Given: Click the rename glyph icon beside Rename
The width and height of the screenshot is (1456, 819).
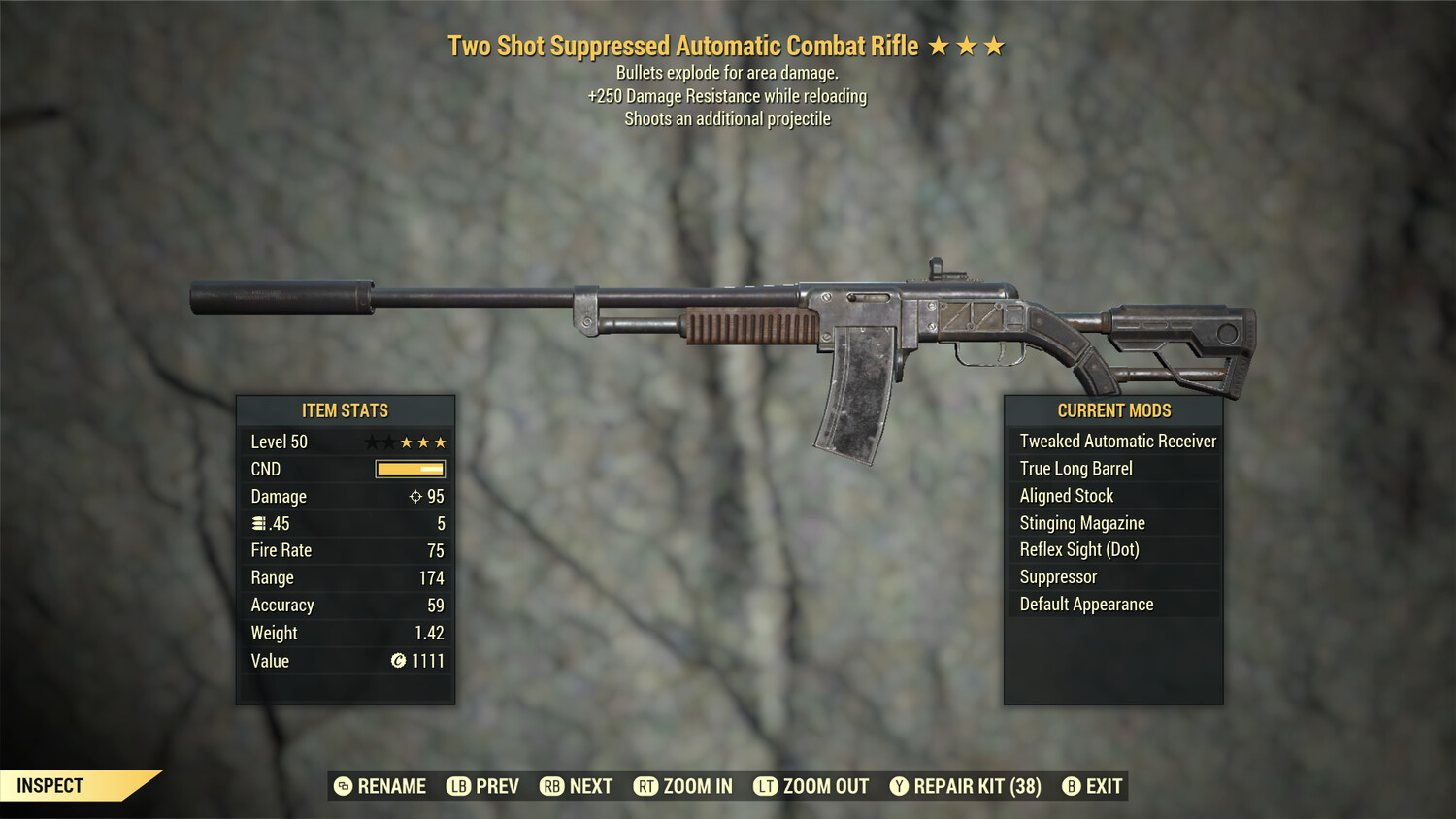Looking at the screenshot, I should (x=341, y=786).
